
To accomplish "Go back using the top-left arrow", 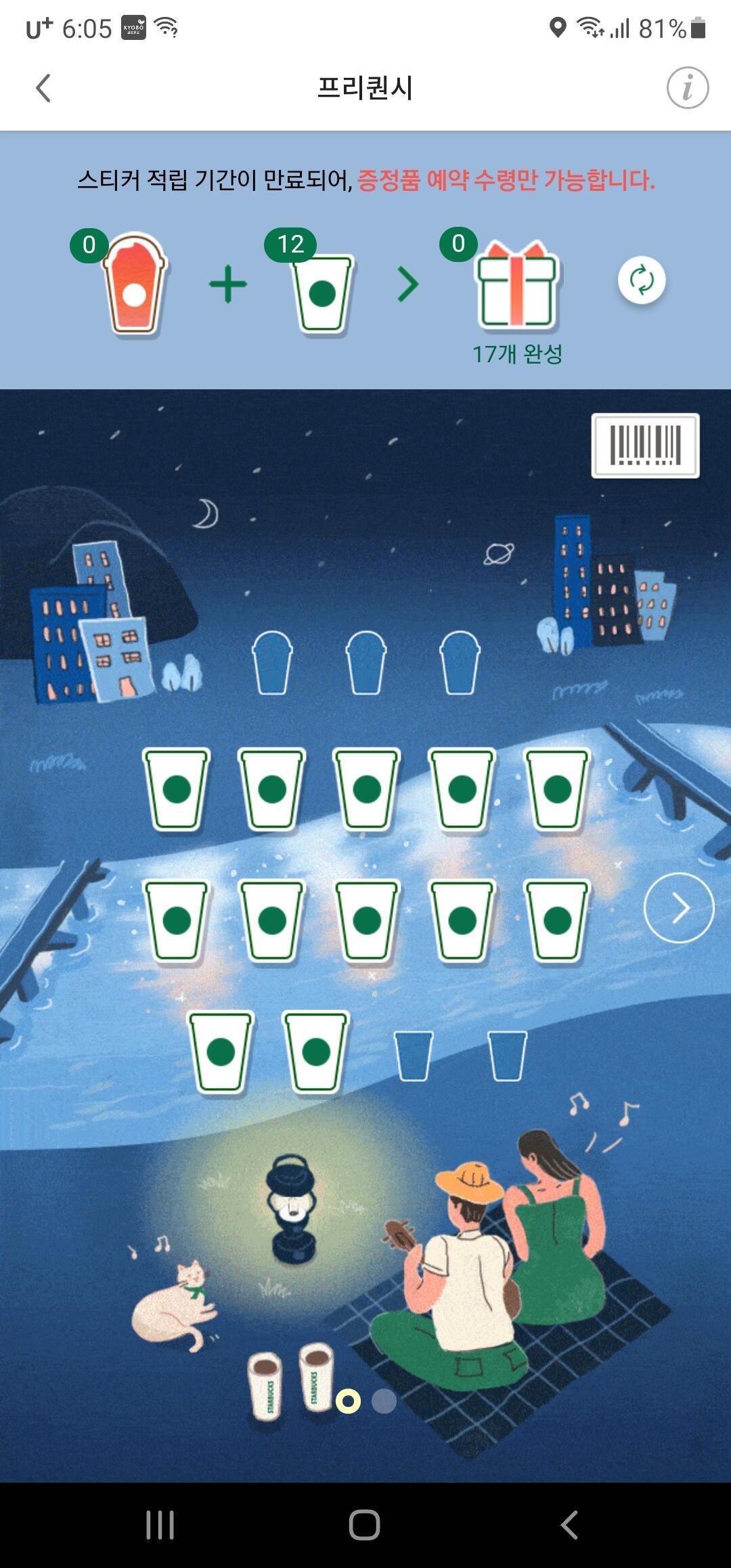I will (x=43, y=88).
